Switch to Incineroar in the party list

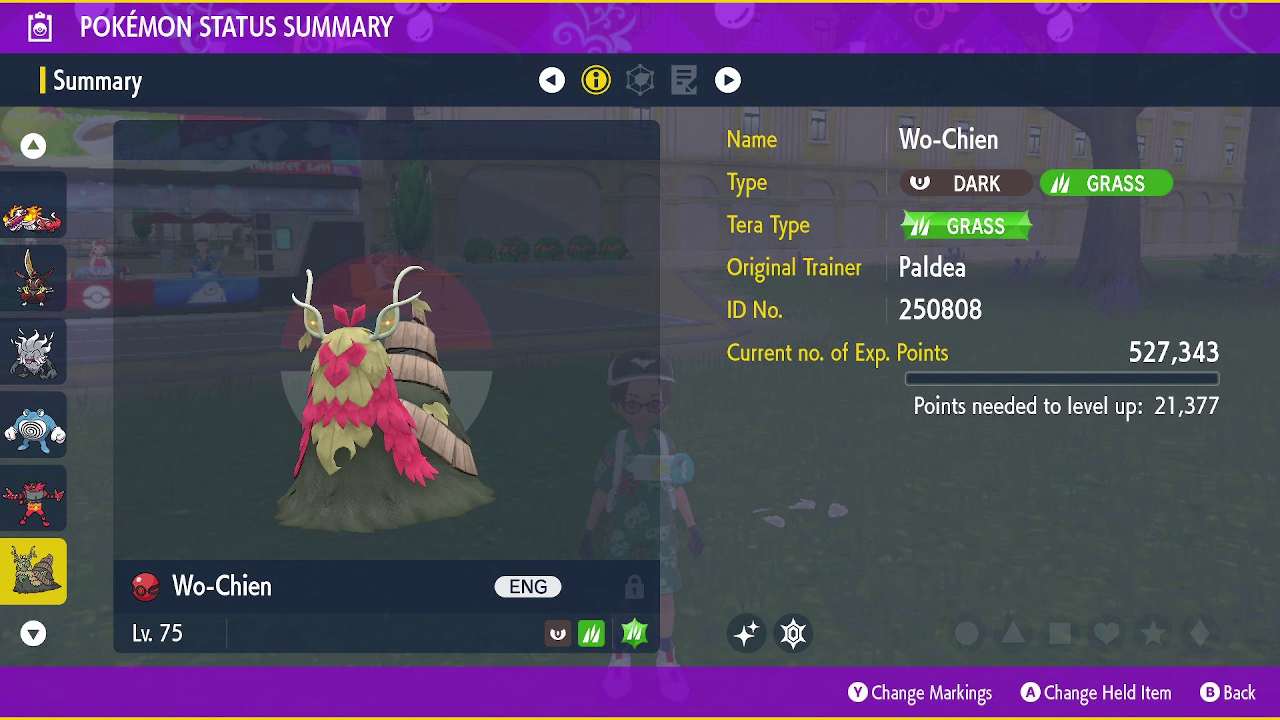(x=33, y=499)
